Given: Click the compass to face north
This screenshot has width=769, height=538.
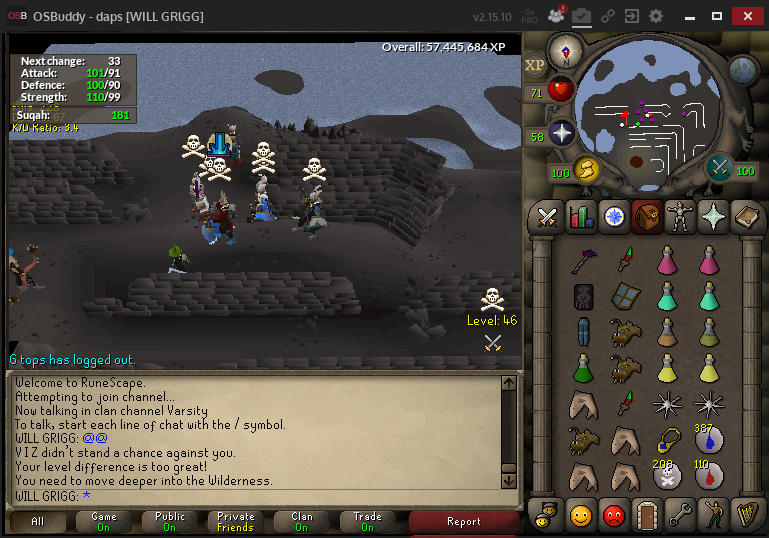Looking at the screenshot, I should [x=565, y=49].
